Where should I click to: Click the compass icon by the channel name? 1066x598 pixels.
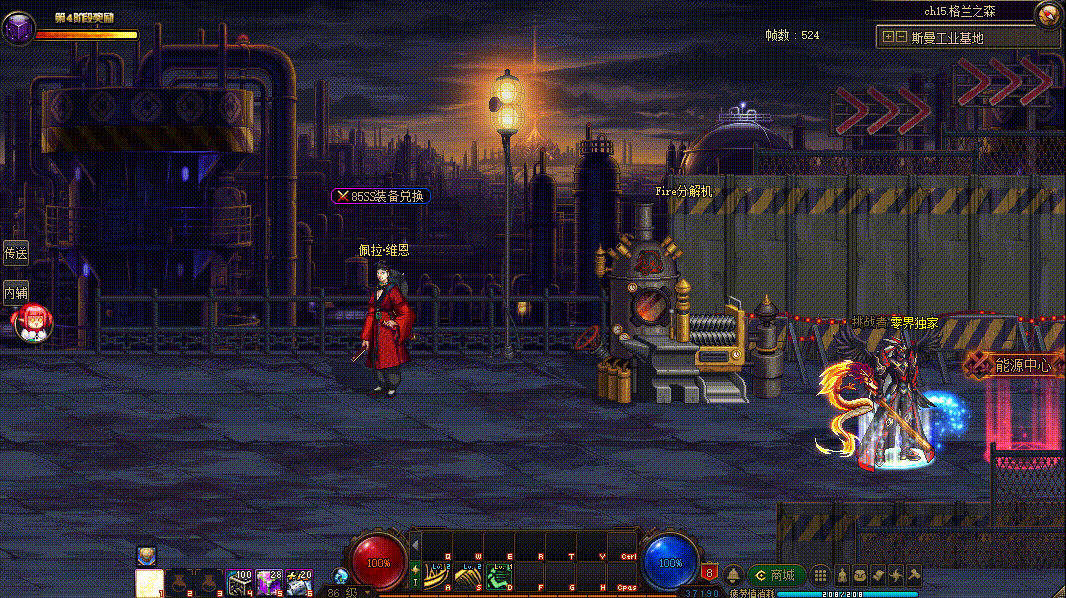point(1048,14)
